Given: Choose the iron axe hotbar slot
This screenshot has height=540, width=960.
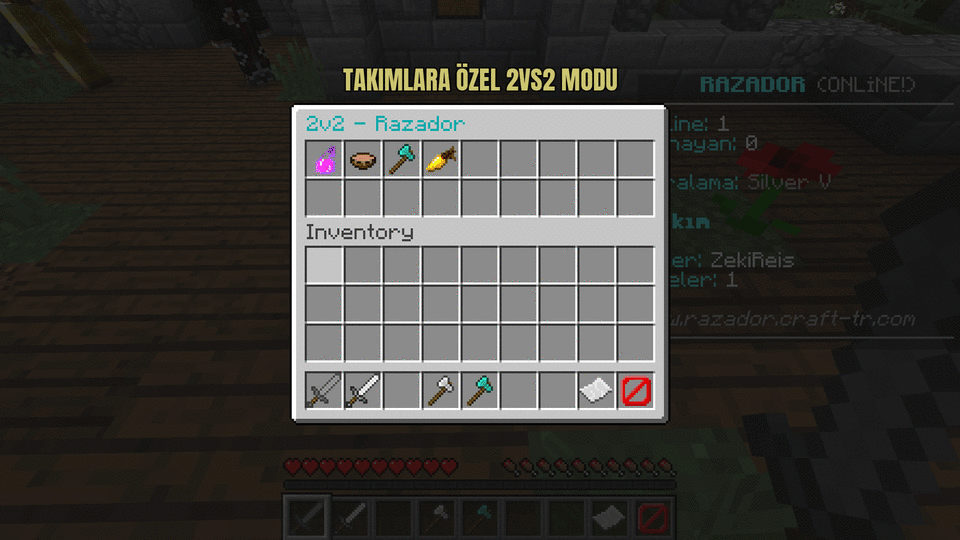Looking at the screenshot, I should pos(441,390).
